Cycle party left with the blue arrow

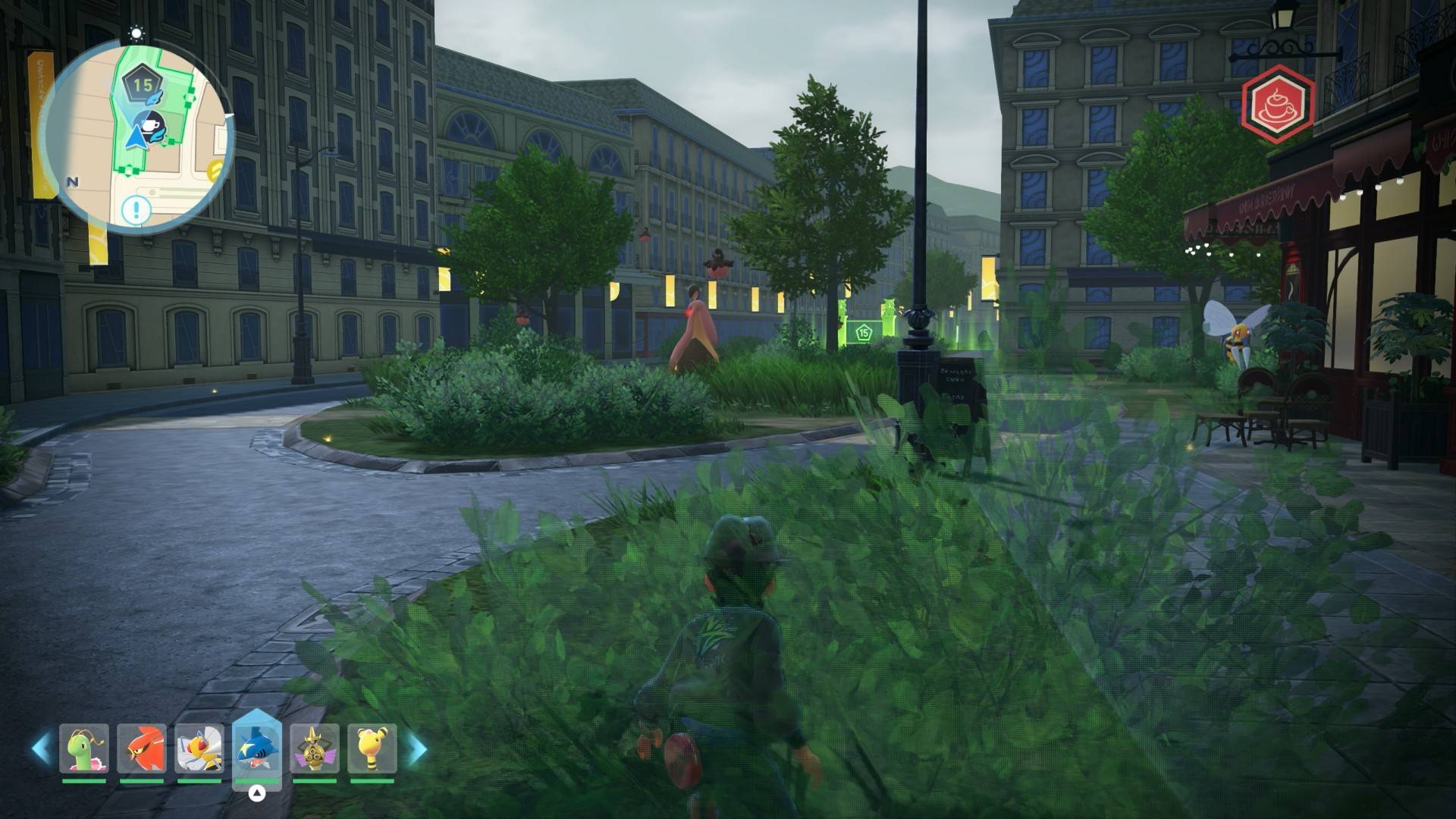pyautogui.click(x=41, y=748)
